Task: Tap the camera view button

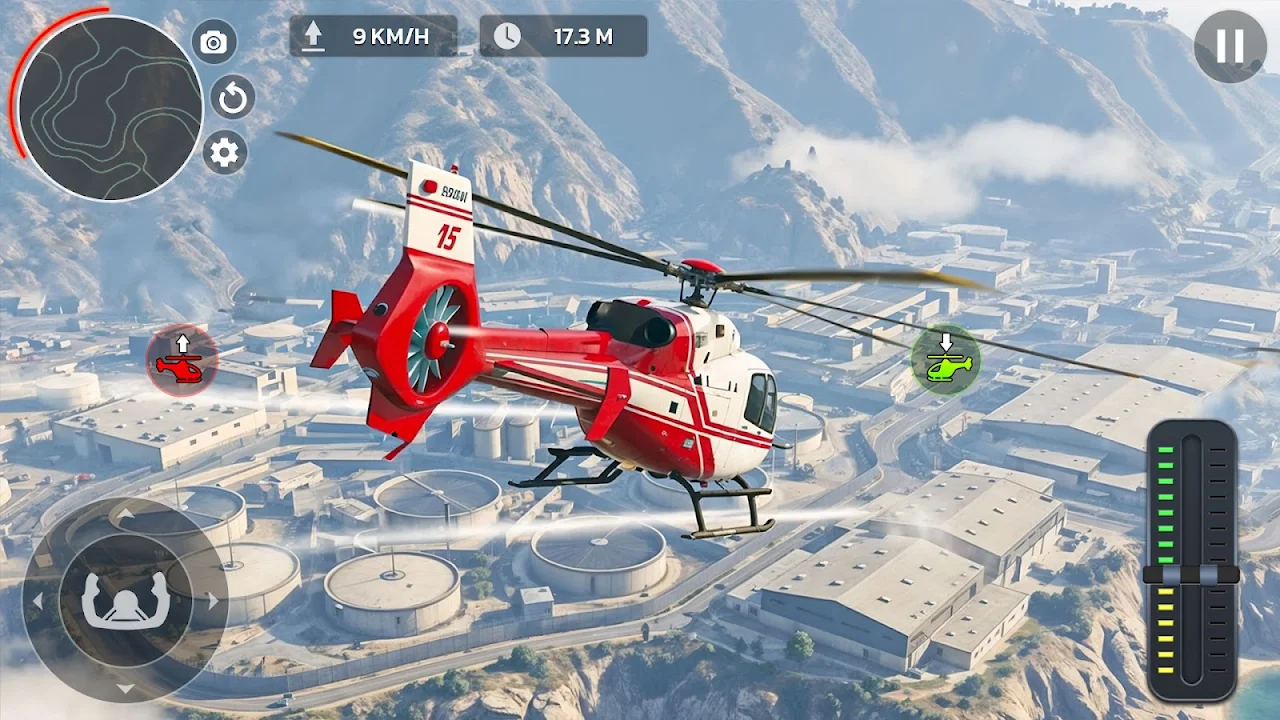Action: (213, 42)
